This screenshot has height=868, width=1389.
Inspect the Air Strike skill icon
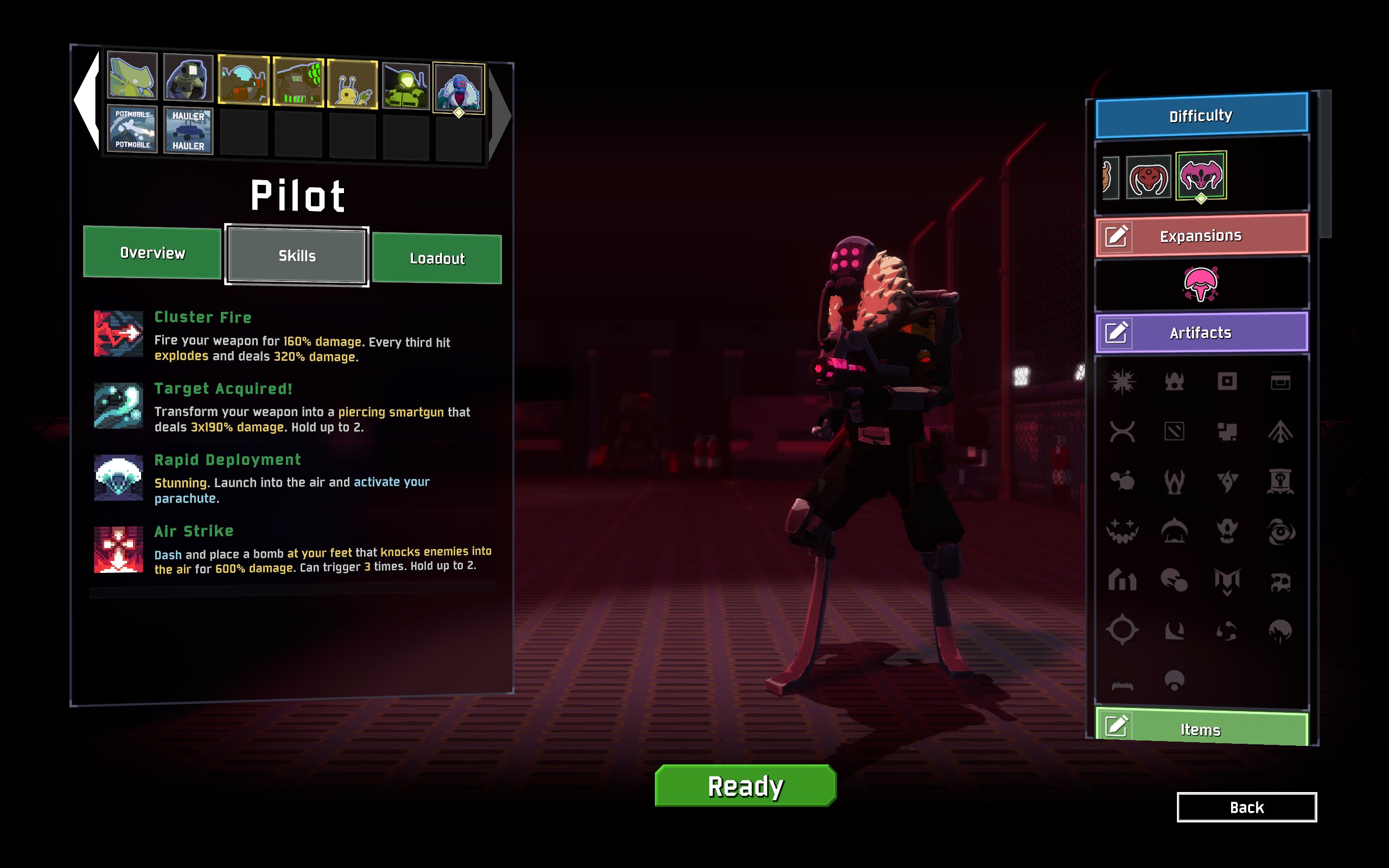click(118, 550)
